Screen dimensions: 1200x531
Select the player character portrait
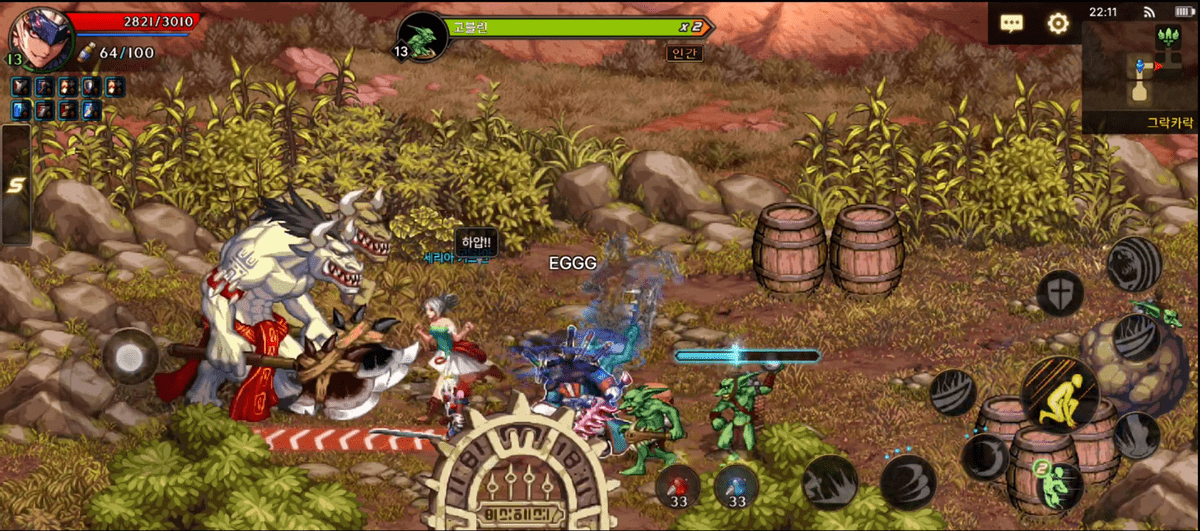pyautogui.click(x=34, y=39)
